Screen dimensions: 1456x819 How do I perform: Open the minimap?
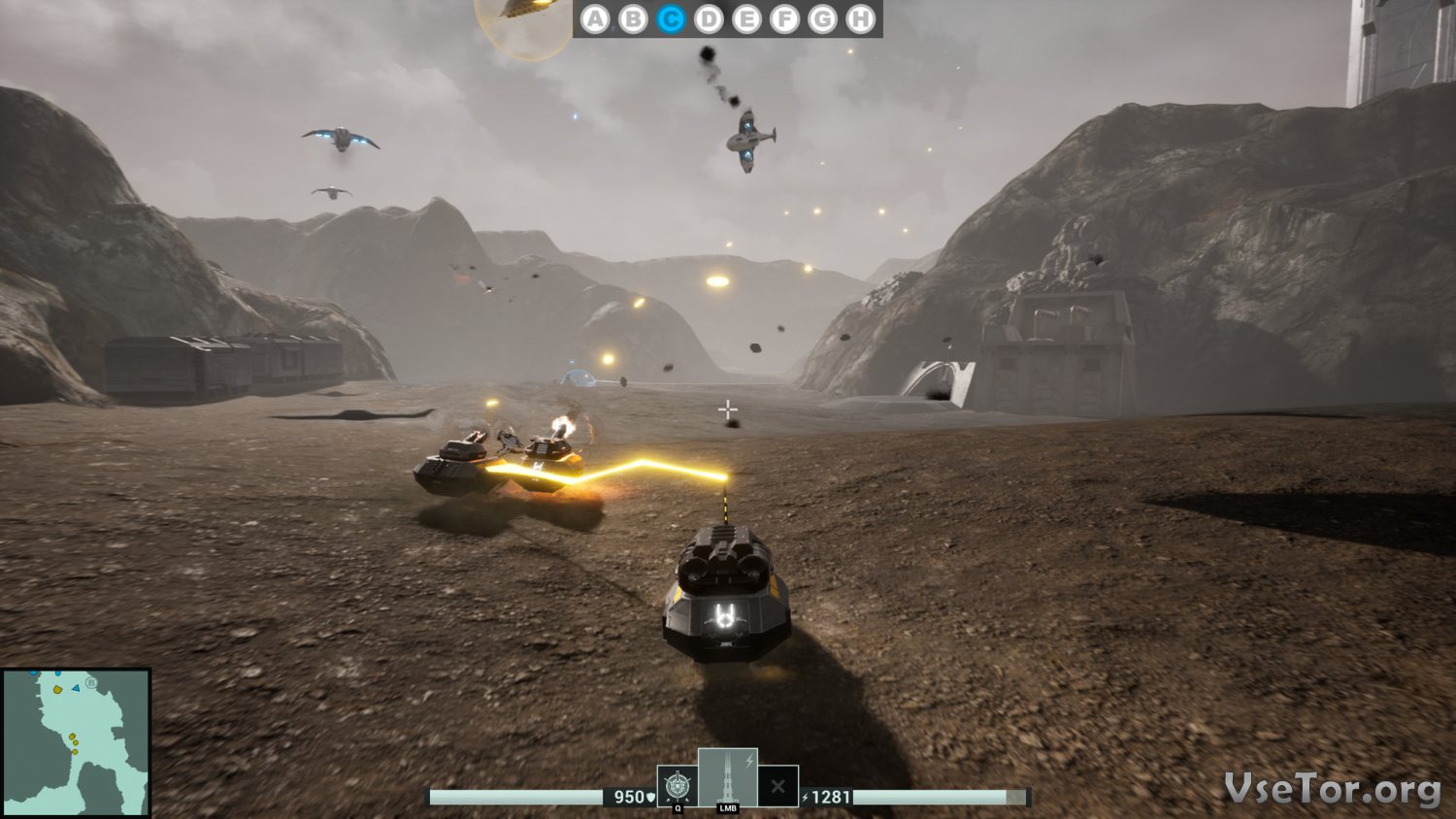(76, 742)
